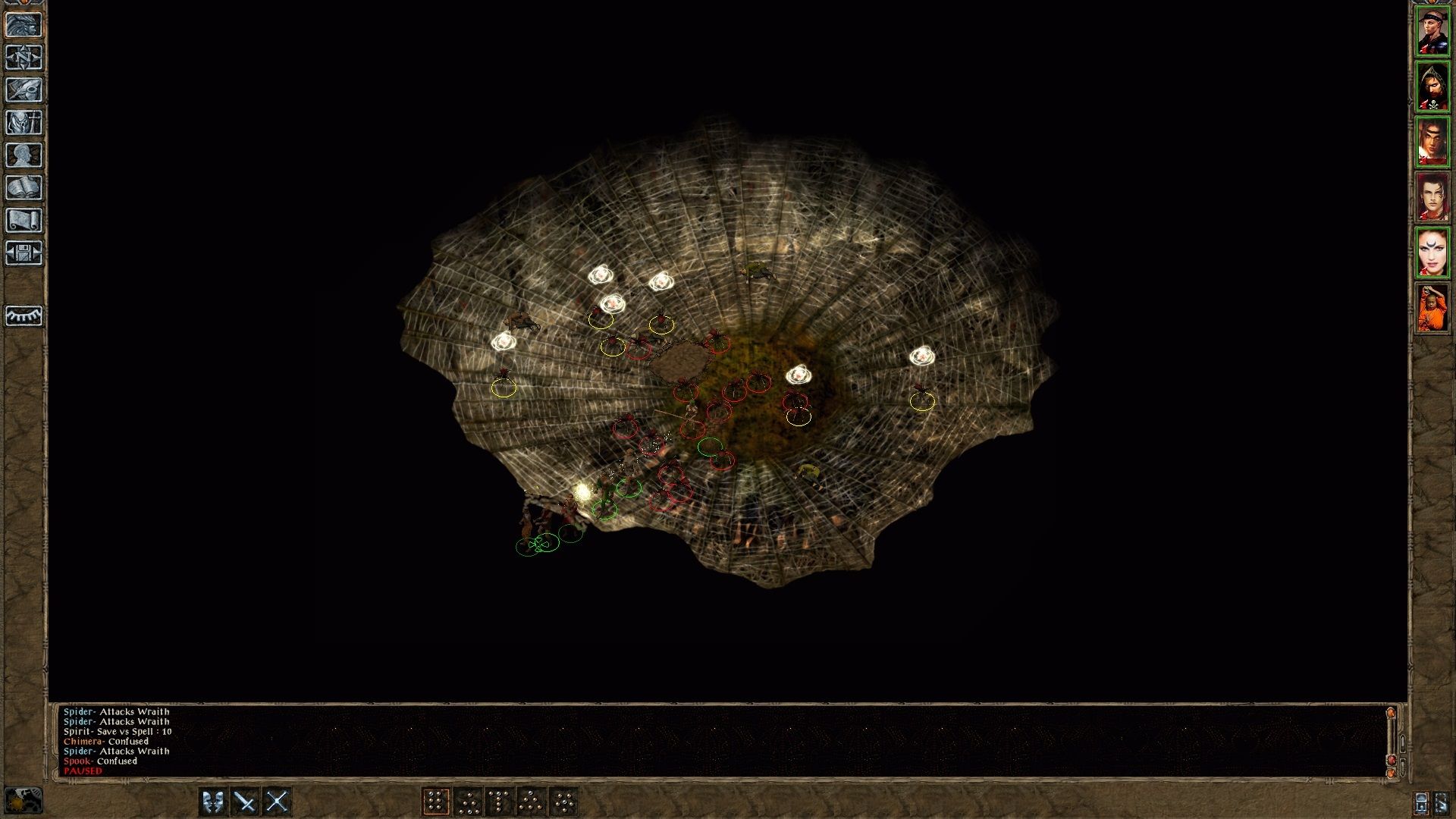
Task: Select the attack sword action
Action: point(245,800)
